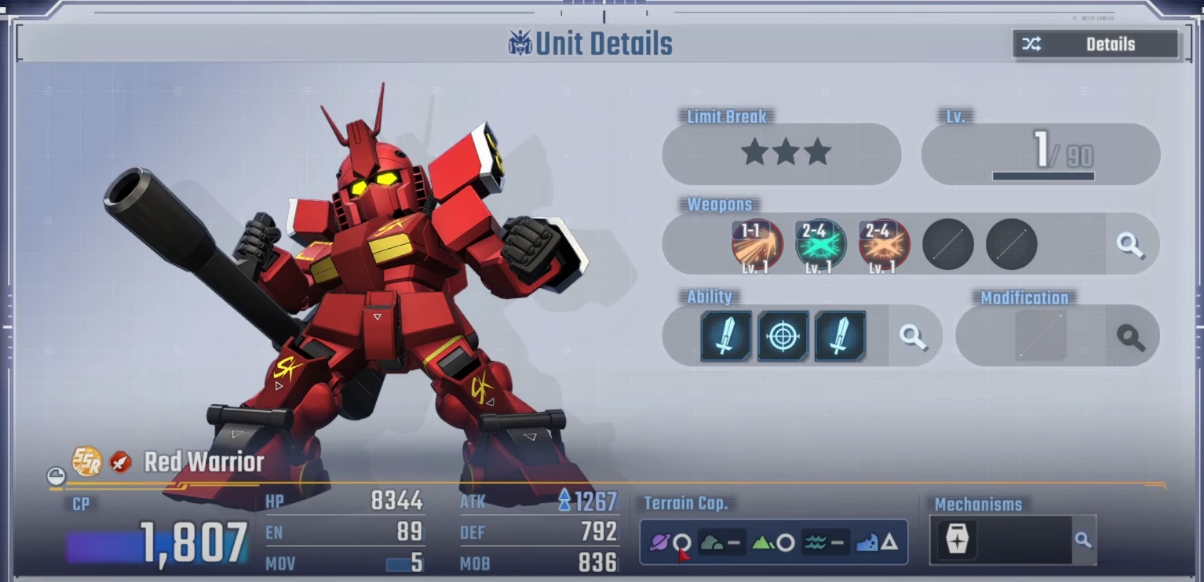1204x582 pixels.
Task: Select the crosshair ability icon
Action: (x=783, y=336)
